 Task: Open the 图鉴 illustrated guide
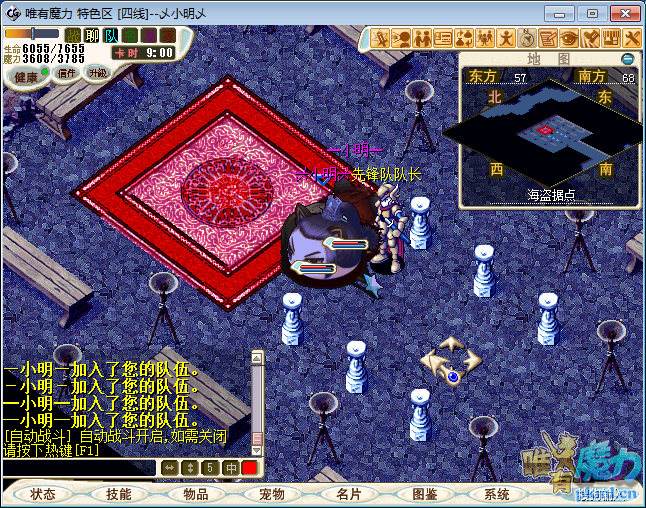click(425, 494)
